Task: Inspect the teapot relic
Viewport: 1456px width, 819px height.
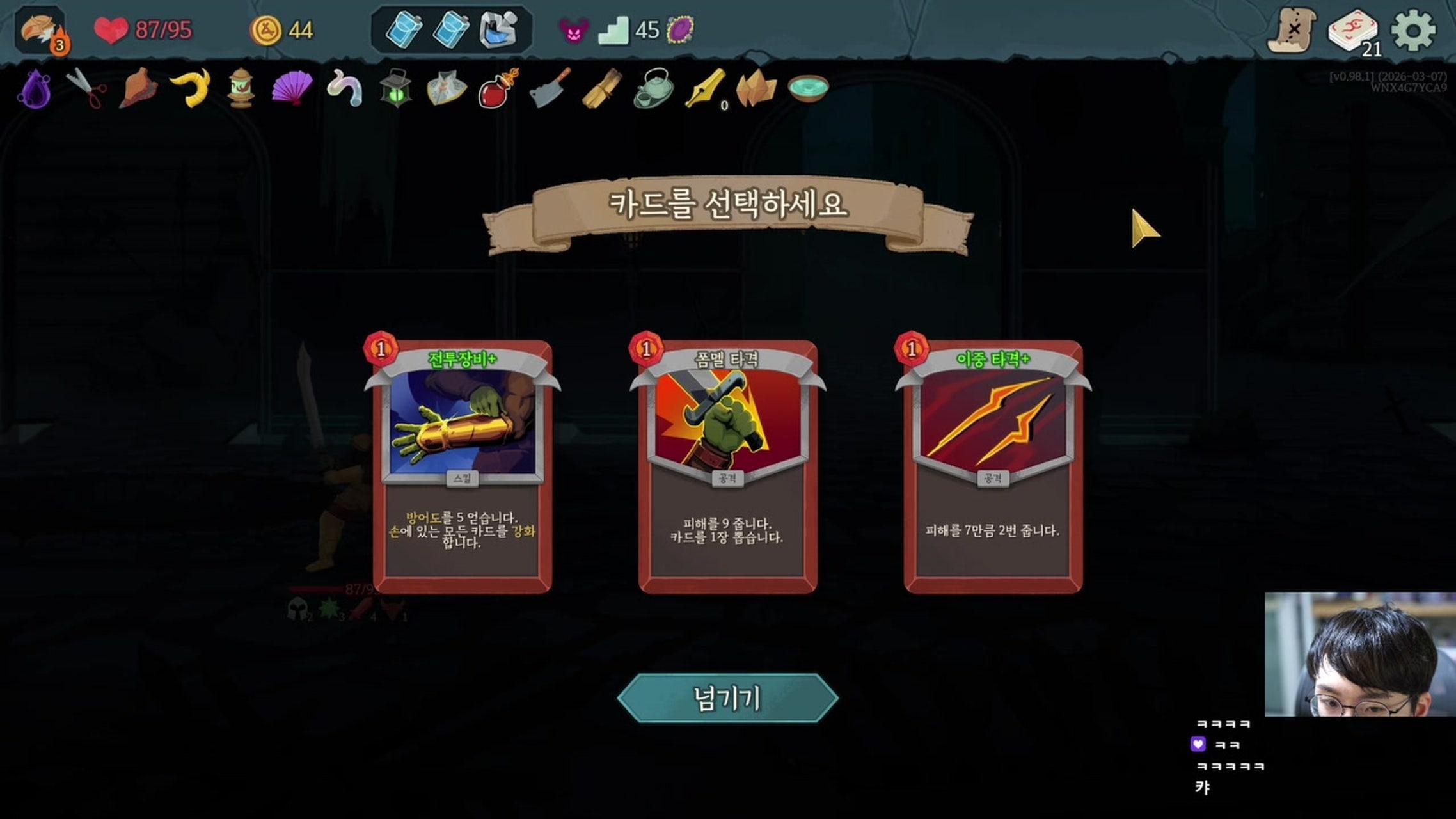Action: coord(653,88)
